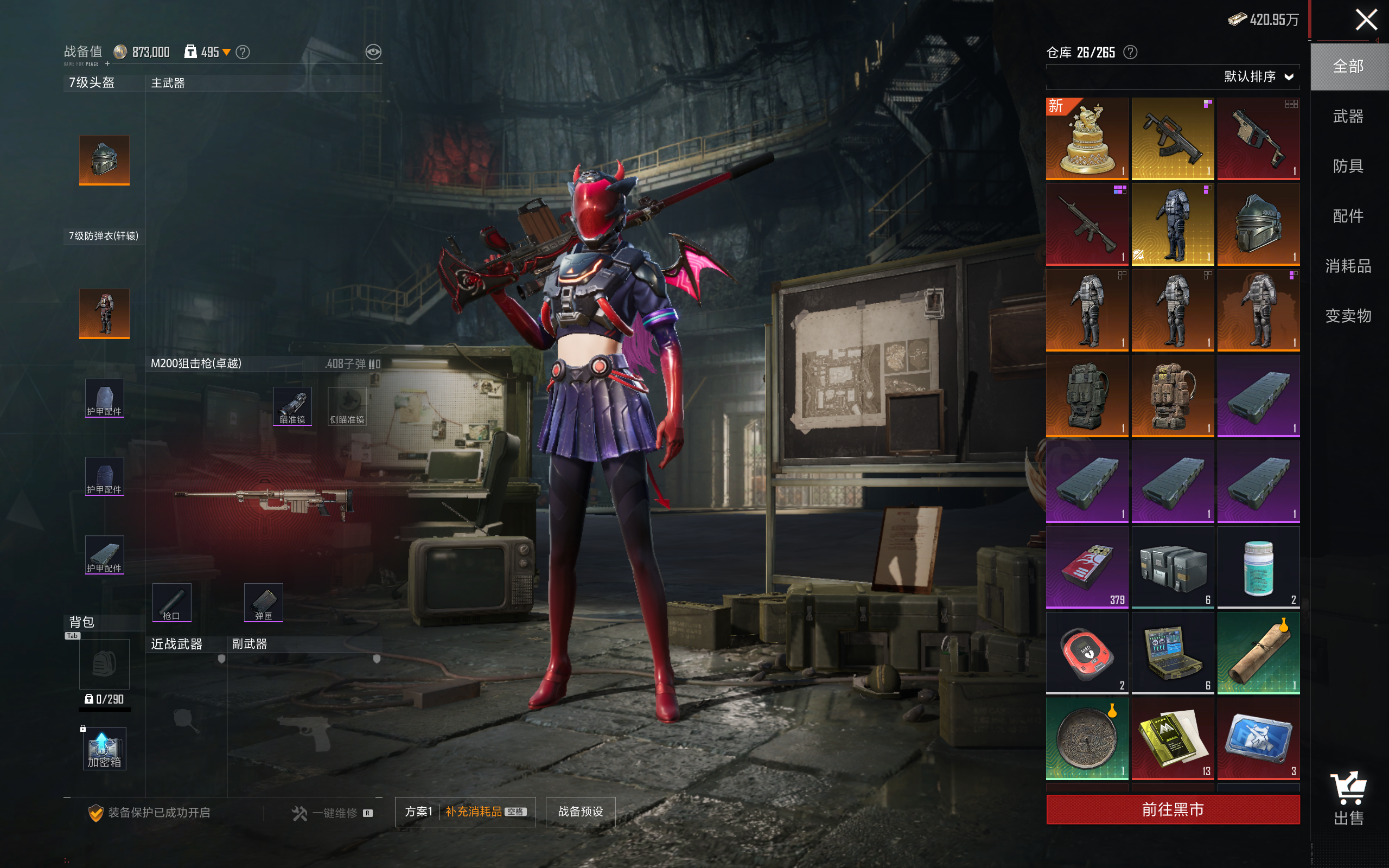
Task: Click the scope (瞄准镜) attachment slot
Action: point(292,406)
